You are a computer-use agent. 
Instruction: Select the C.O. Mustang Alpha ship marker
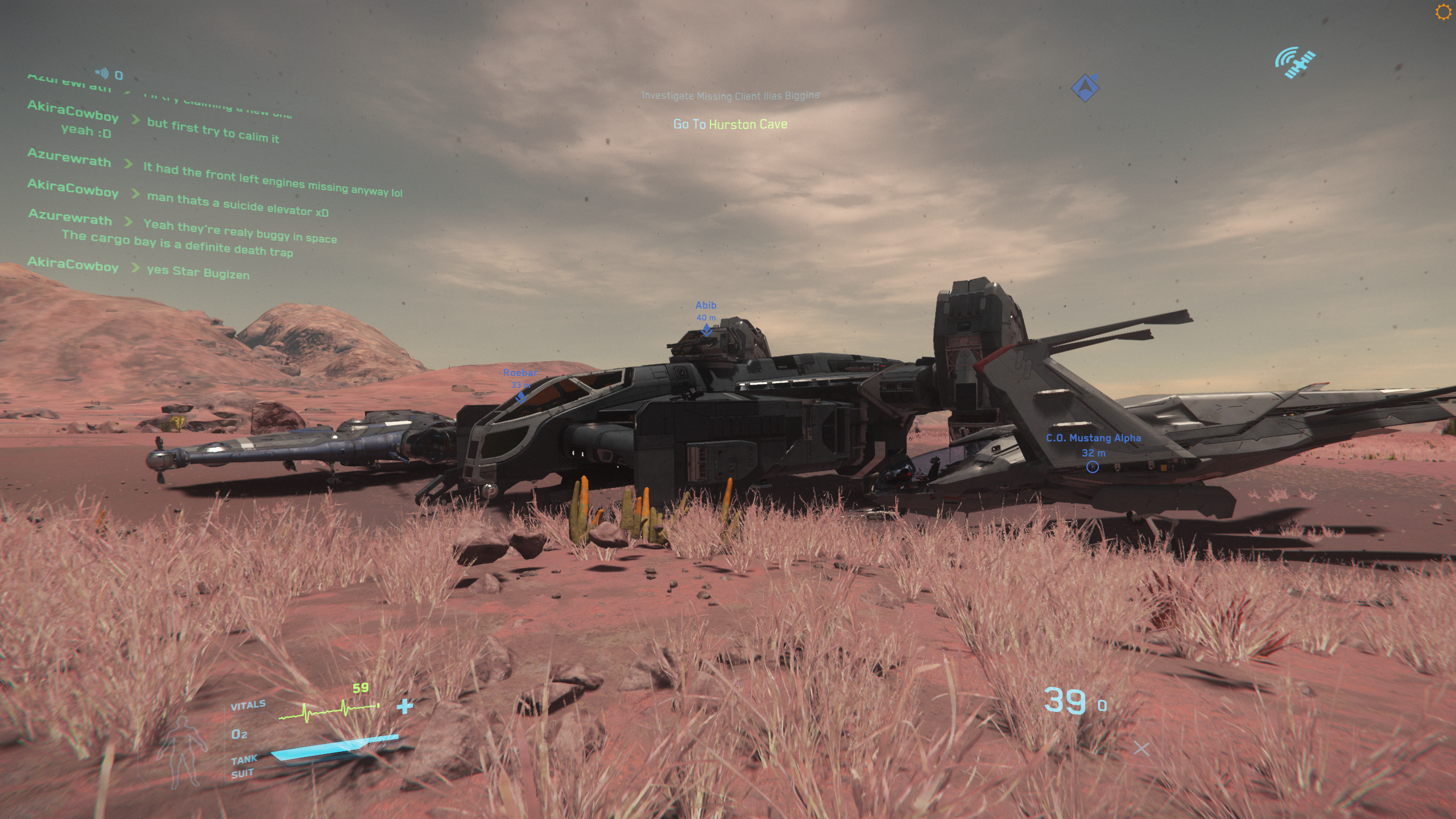(x=1092, y=467)
